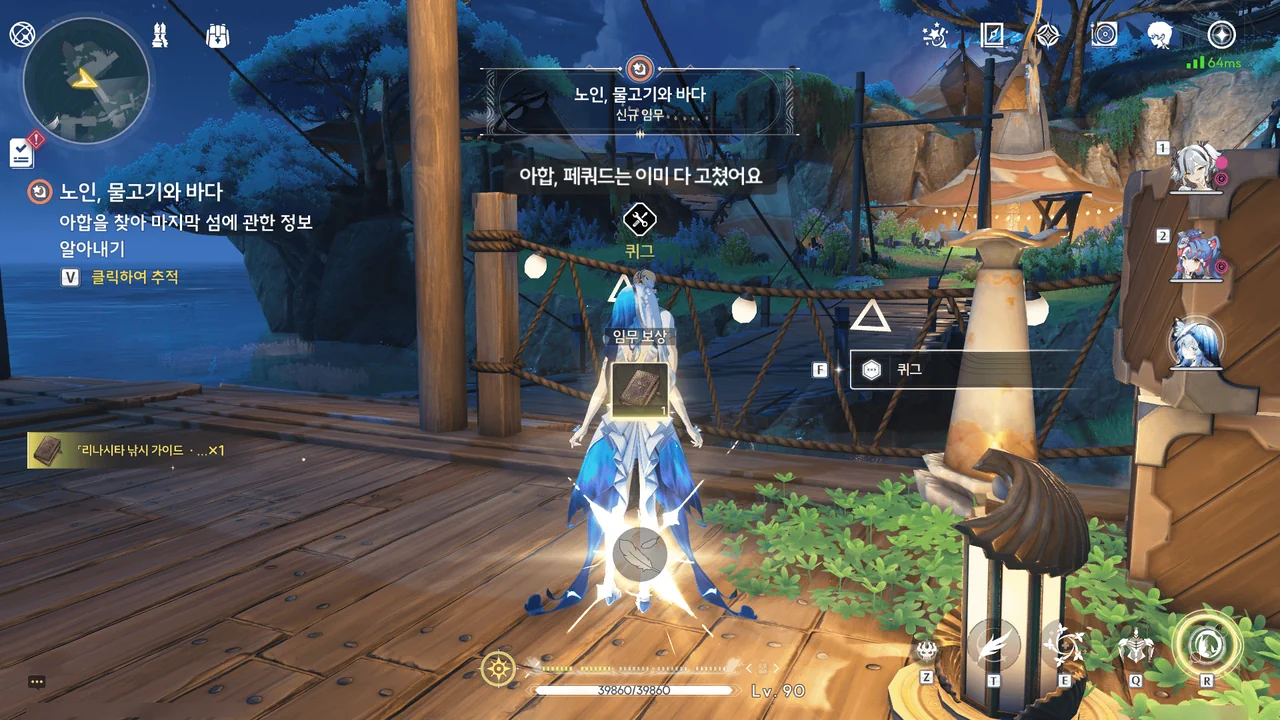Select the quest reward book item
Screen dimensions: 1280x720
(x=640, y=391)
